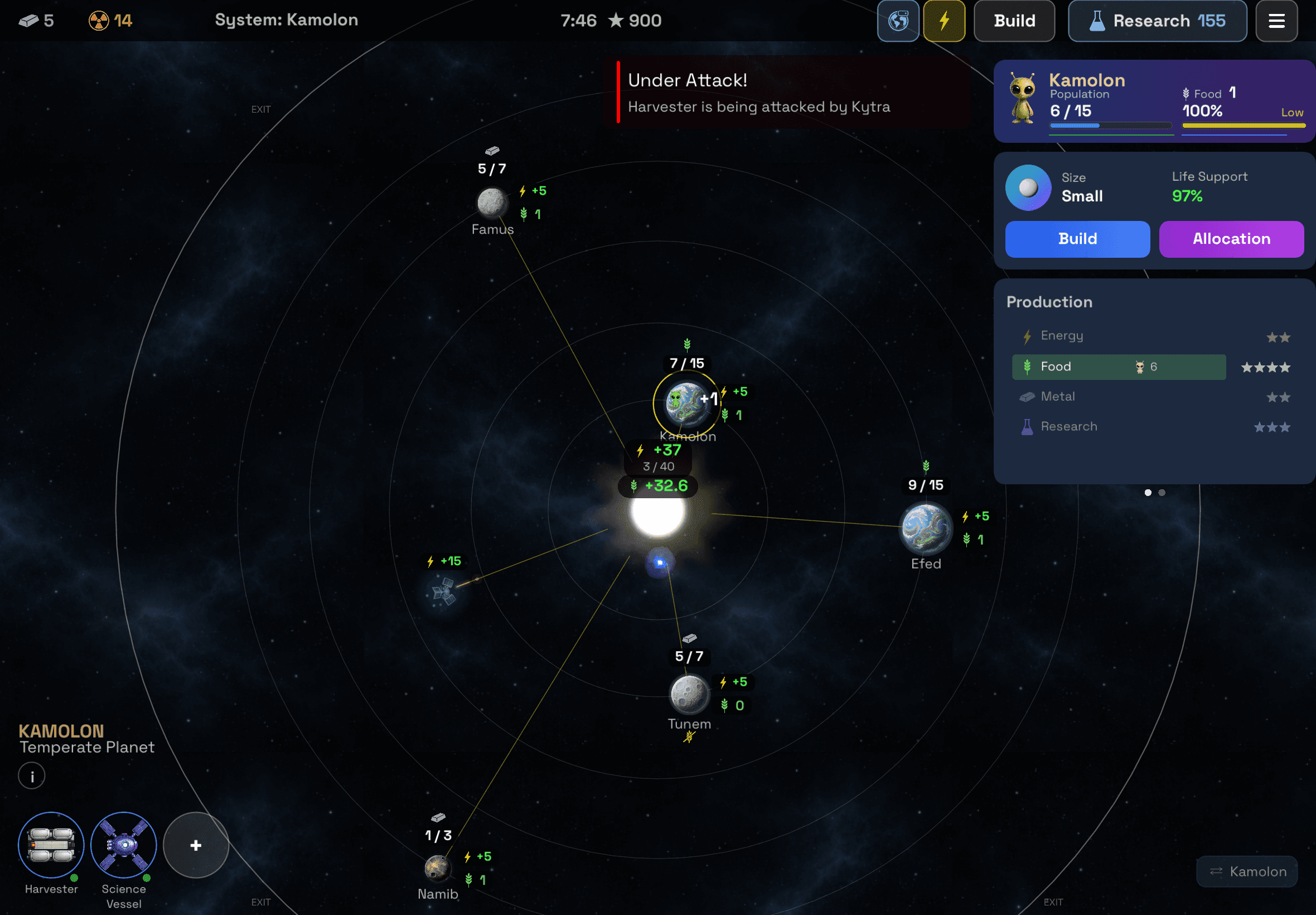1316x915 pixels.
Task: Open the Under Attack notification
Action: (x=758, y=92)
